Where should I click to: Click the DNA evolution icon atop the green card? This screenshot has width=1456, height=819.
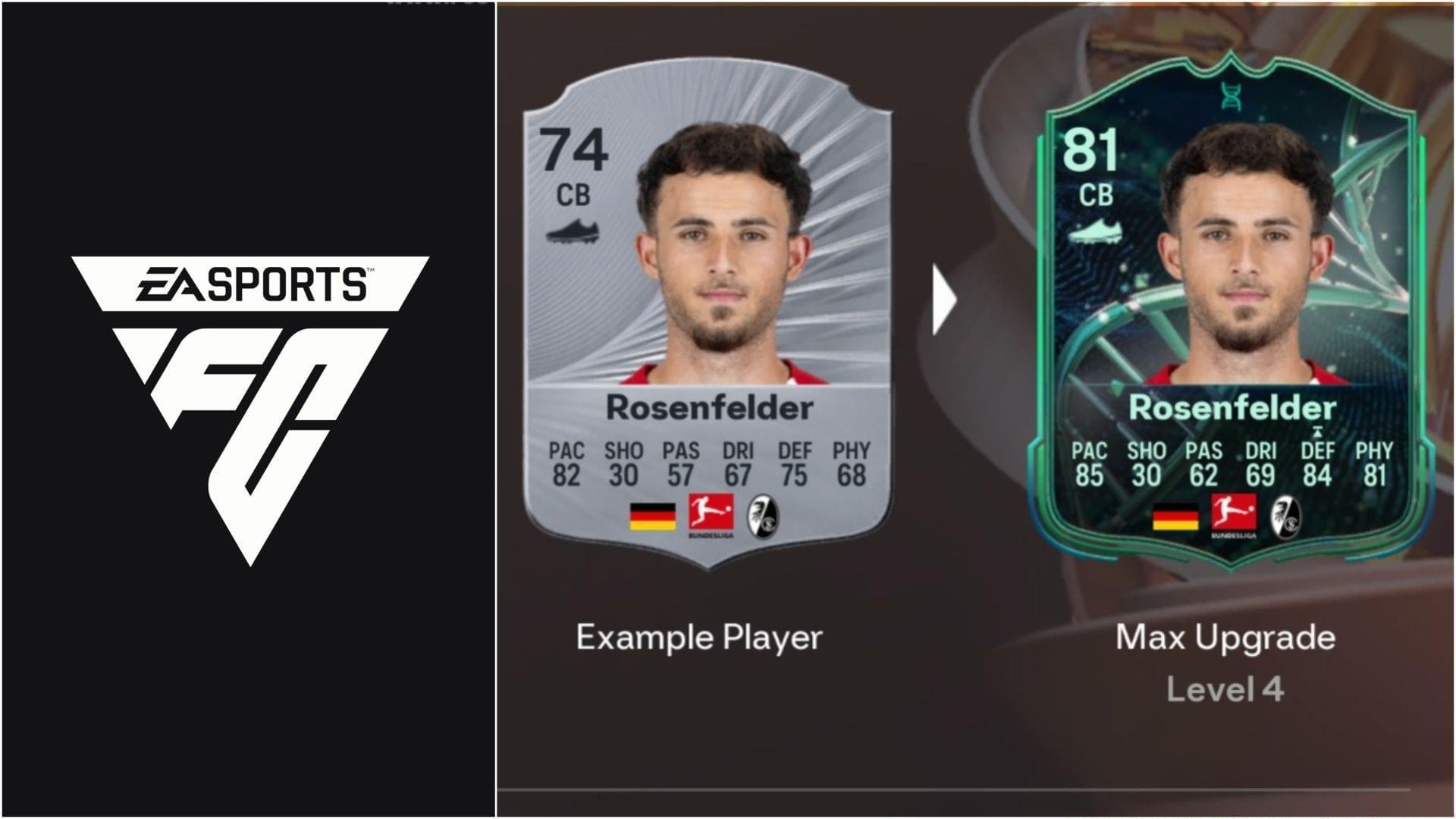[x=1229, y=97]
